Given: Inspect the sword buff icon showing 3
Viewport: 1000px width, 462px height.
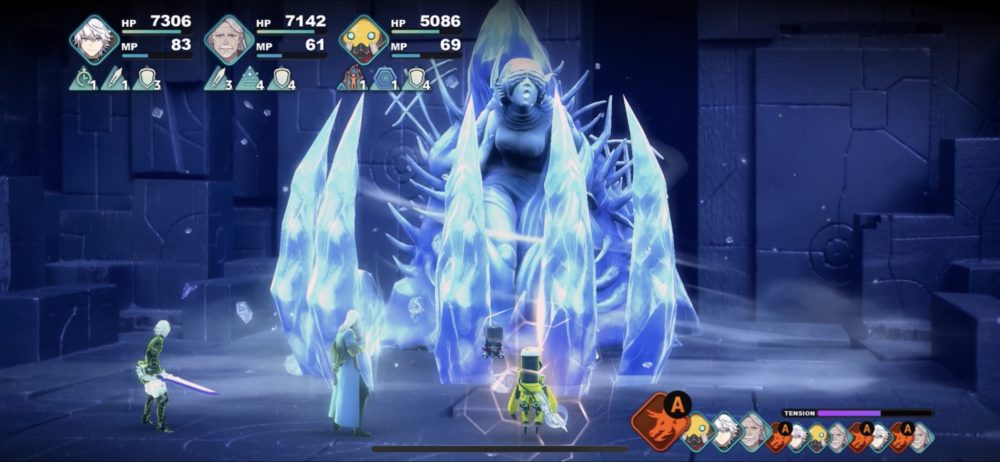Looking at the screenshot, I should pos(217,78).
